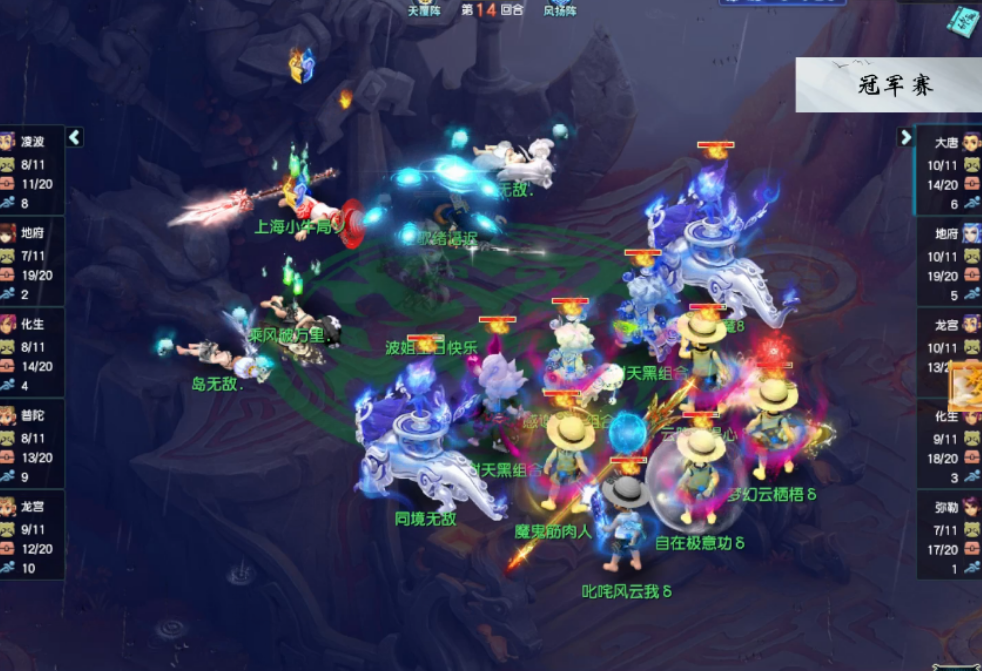Select the 凌波 player row
The width and height of the screenshot is (982, 671).
[x=32, y=169]
